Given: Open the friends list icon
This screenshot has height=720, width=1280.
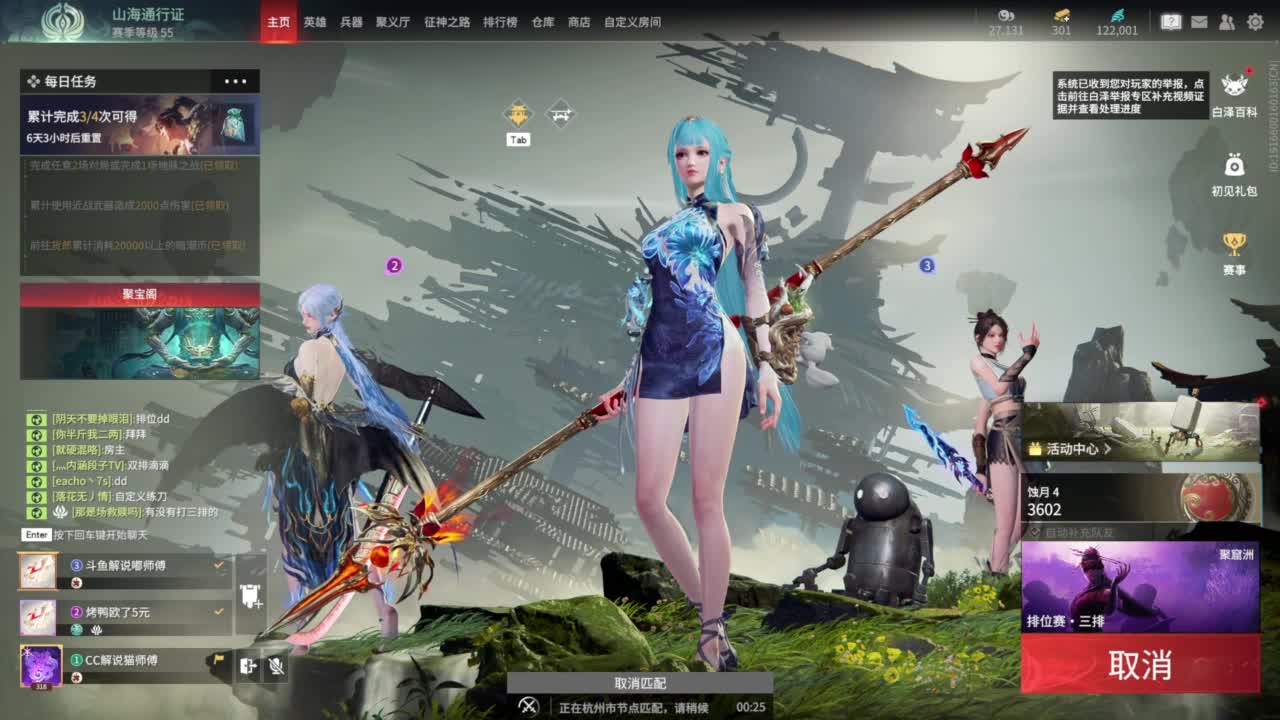Looking at the screenshot, I should pos(1226,22).
